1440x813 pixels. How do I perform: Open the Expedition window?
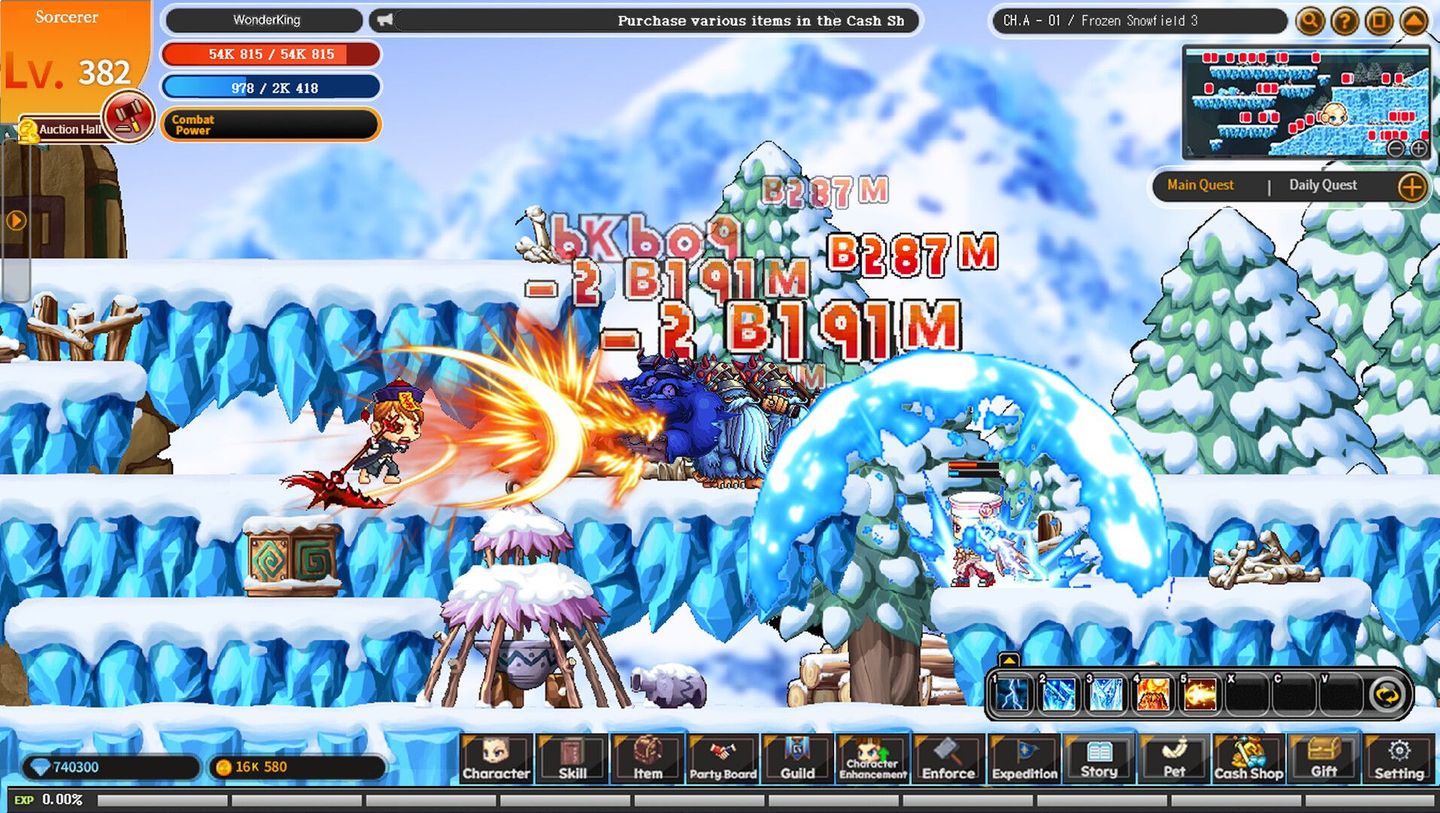point(1023,760)
